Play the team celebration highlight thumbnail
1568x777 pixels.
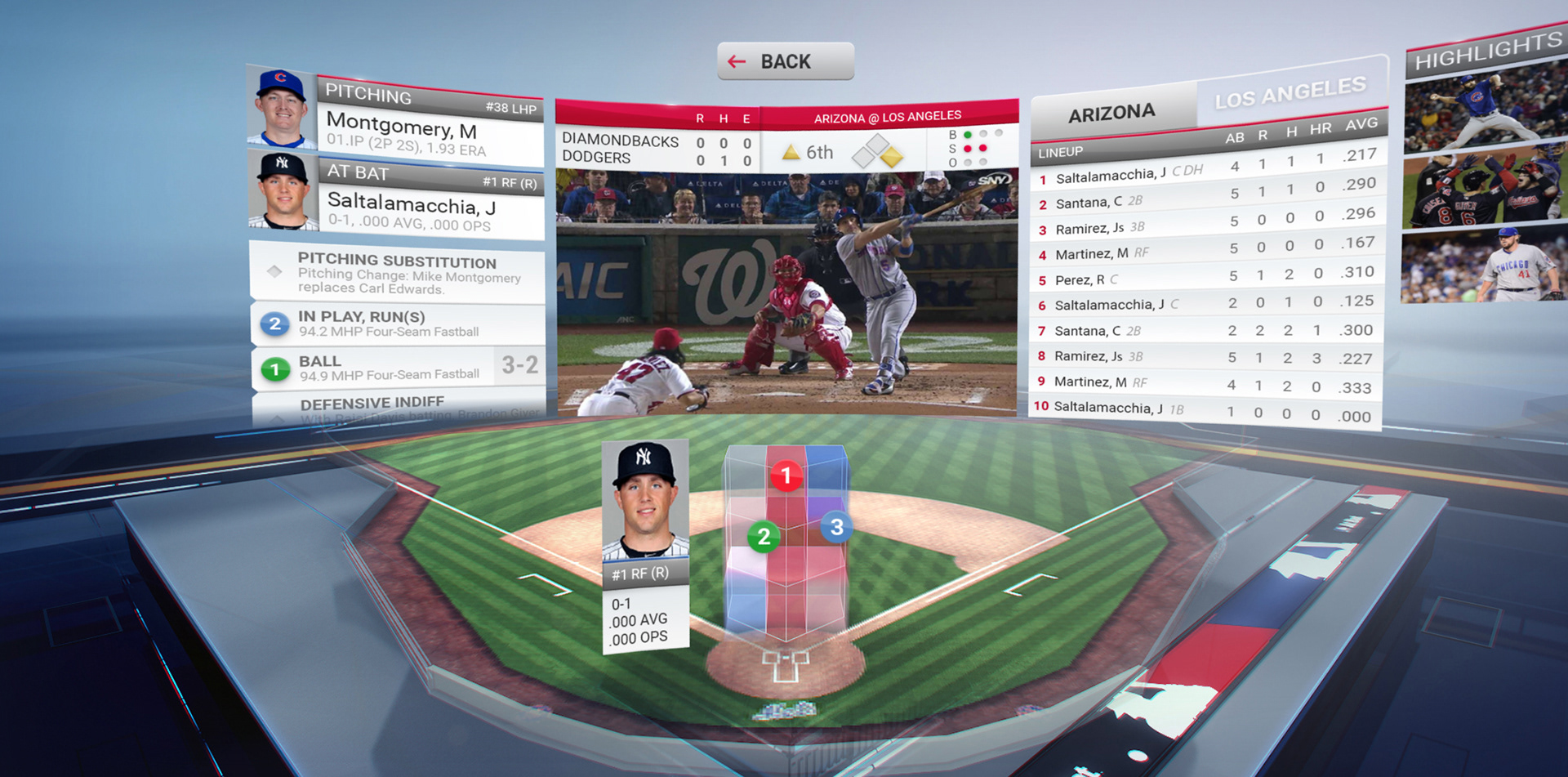tap(1483, 189)
